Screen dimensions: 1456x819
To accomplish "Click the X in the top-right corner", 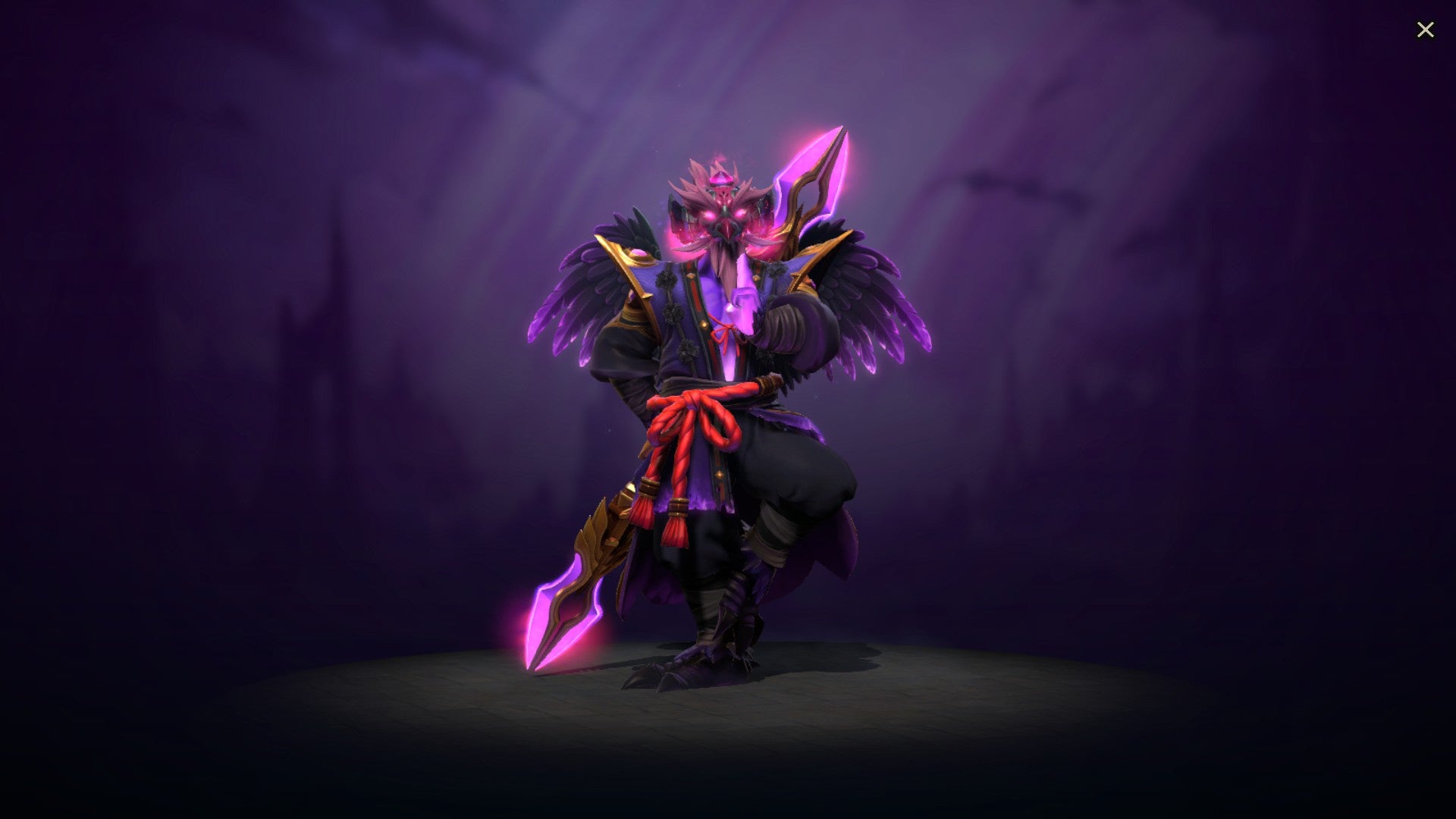I will (1426, 30).
